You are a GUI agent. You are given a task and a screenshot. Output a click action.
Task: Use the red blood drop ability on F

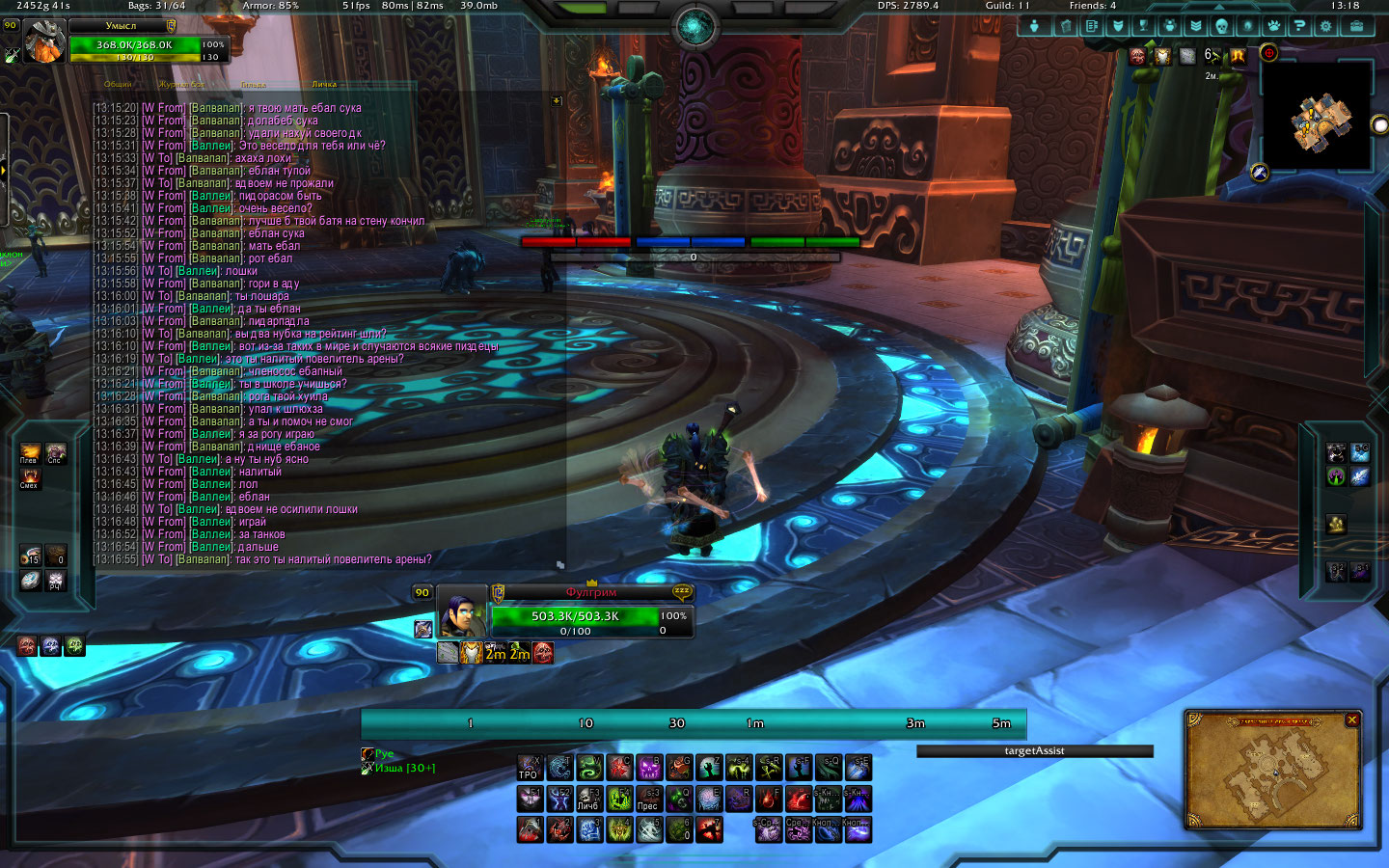[768, 799]
